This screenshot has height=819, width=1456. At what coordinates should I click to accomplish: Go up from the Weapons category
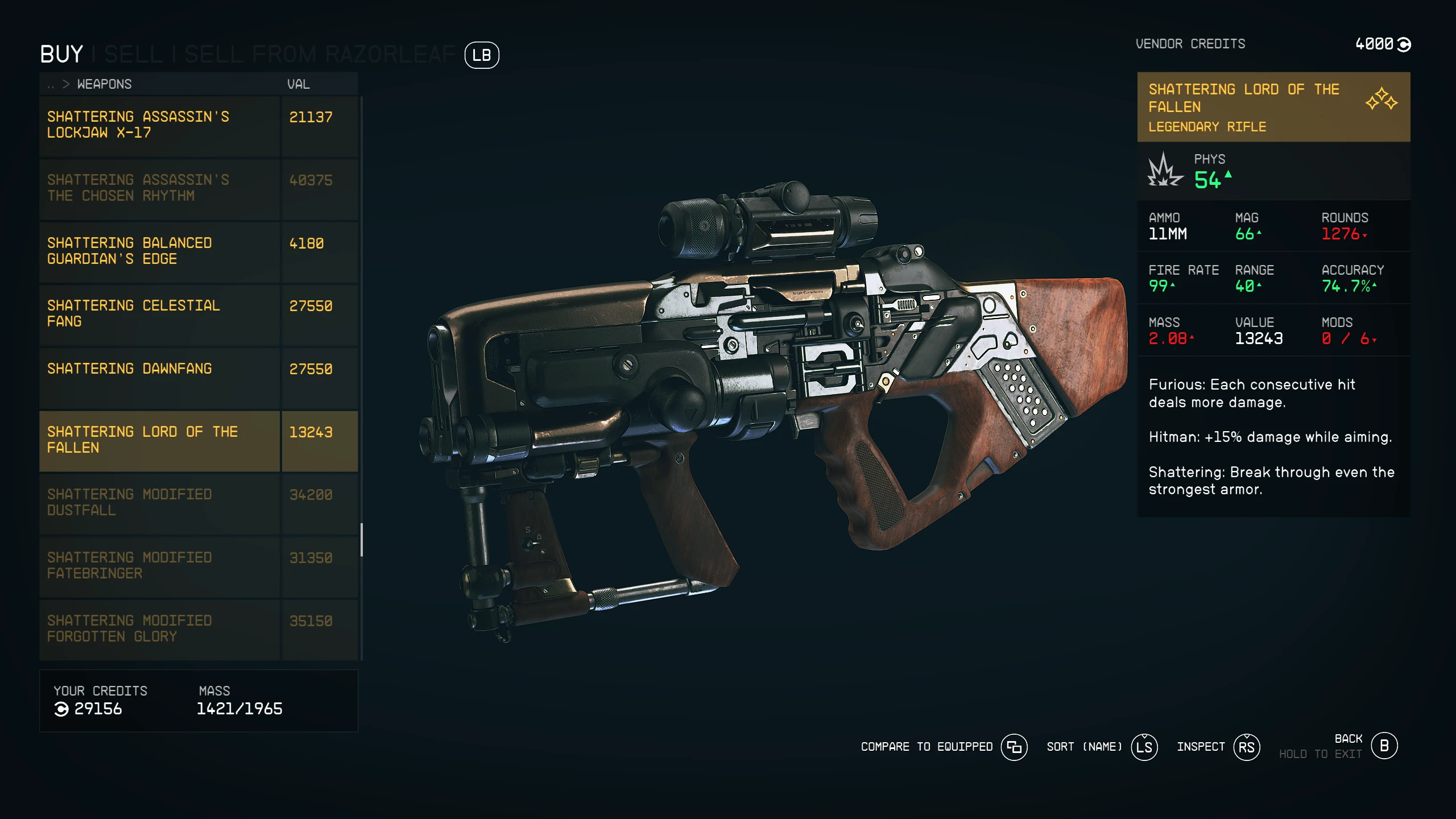tap(51, 85)
